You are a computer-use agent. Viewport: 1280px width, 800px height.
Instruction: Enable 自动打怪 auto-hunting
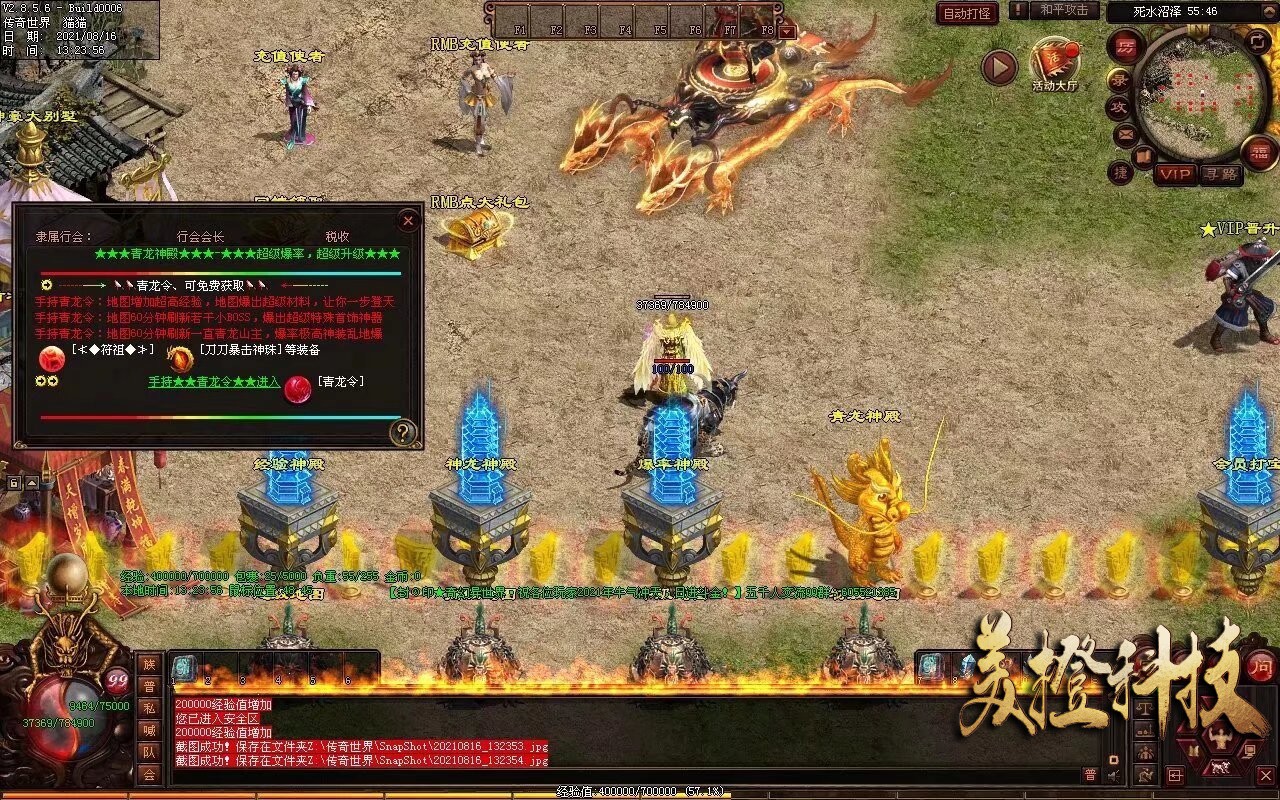coord(965,14)
